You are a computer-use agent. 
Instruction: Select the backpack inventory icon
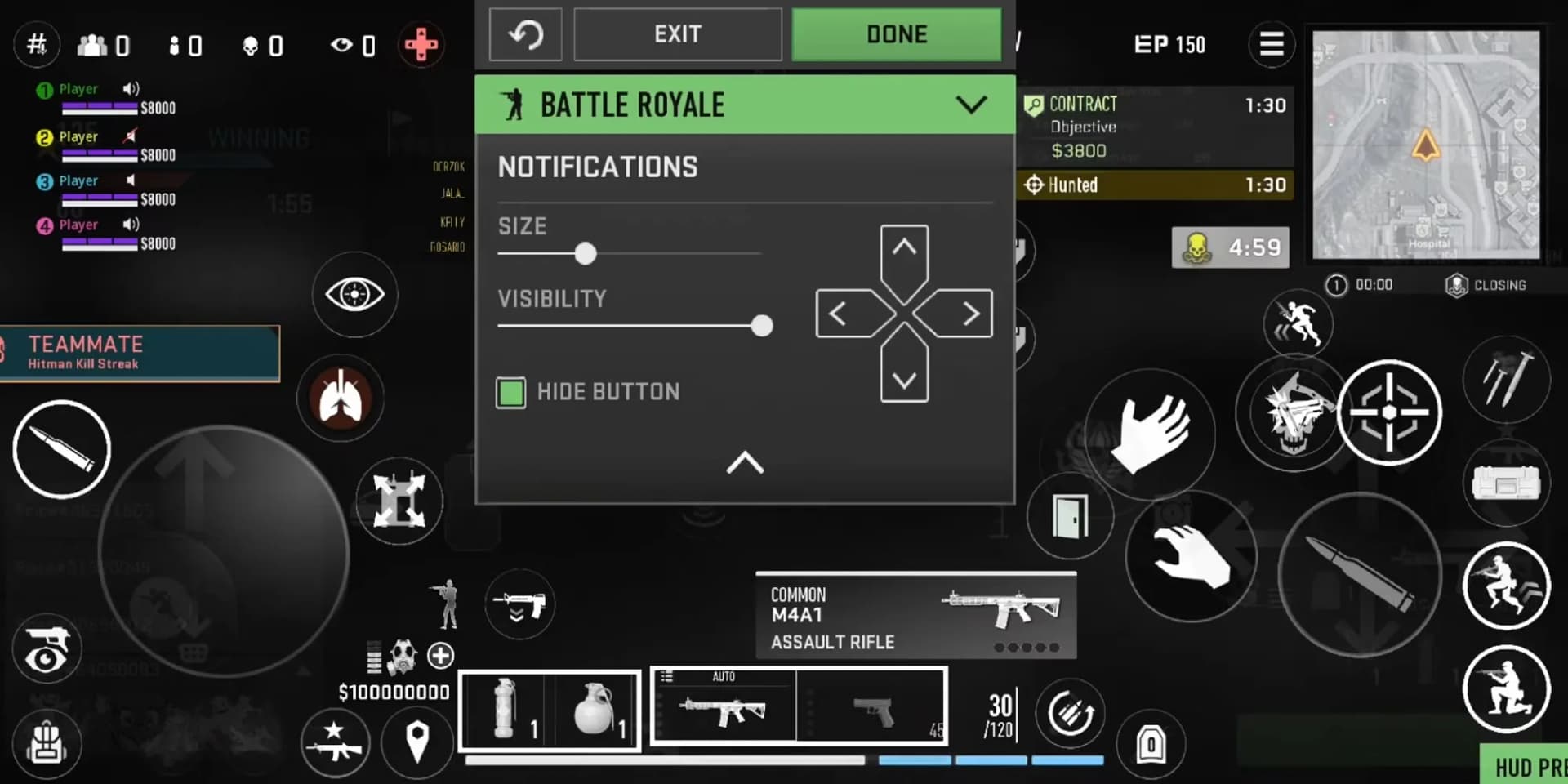coord(47,742)
